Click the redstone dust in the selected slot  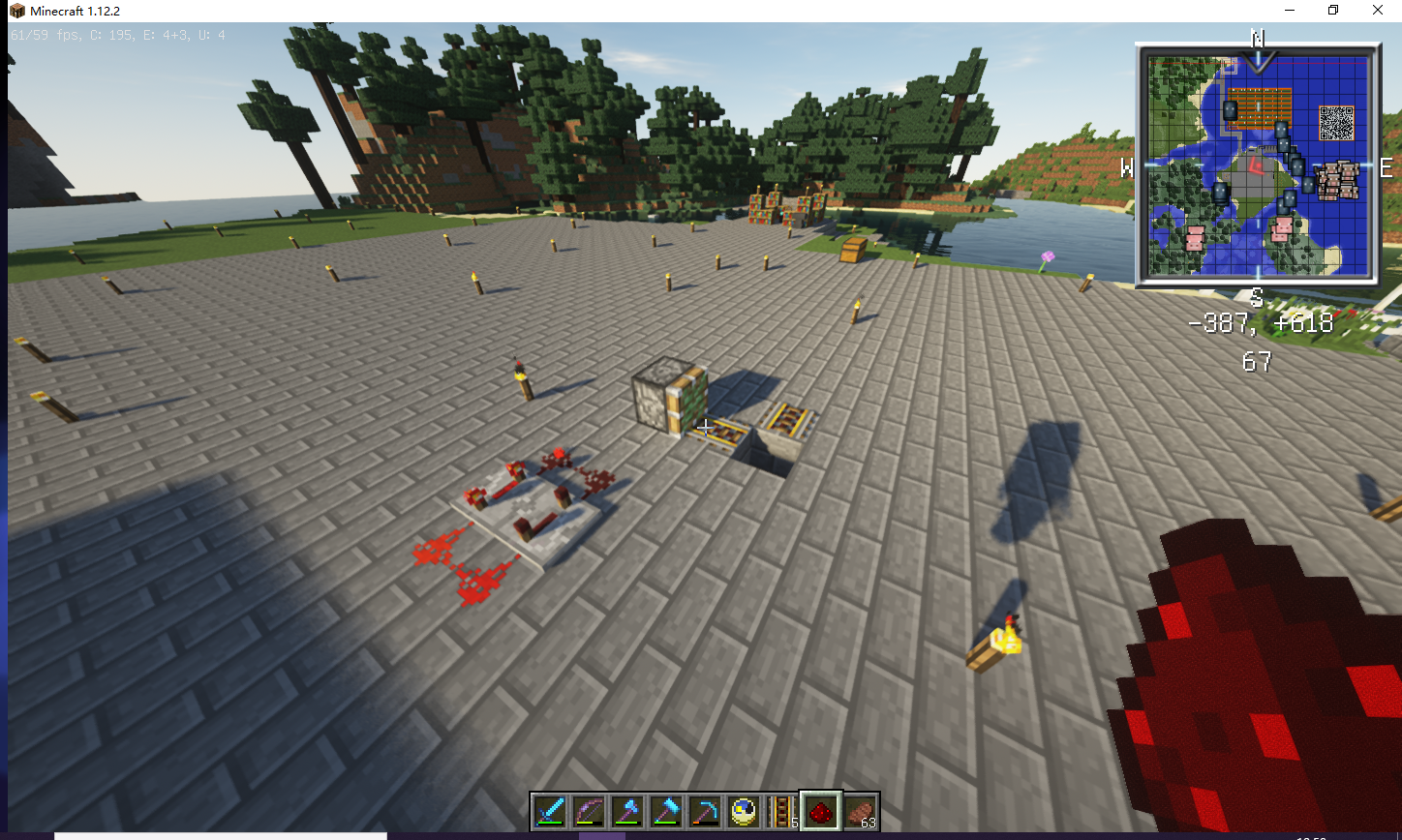(x=820, y=811)
